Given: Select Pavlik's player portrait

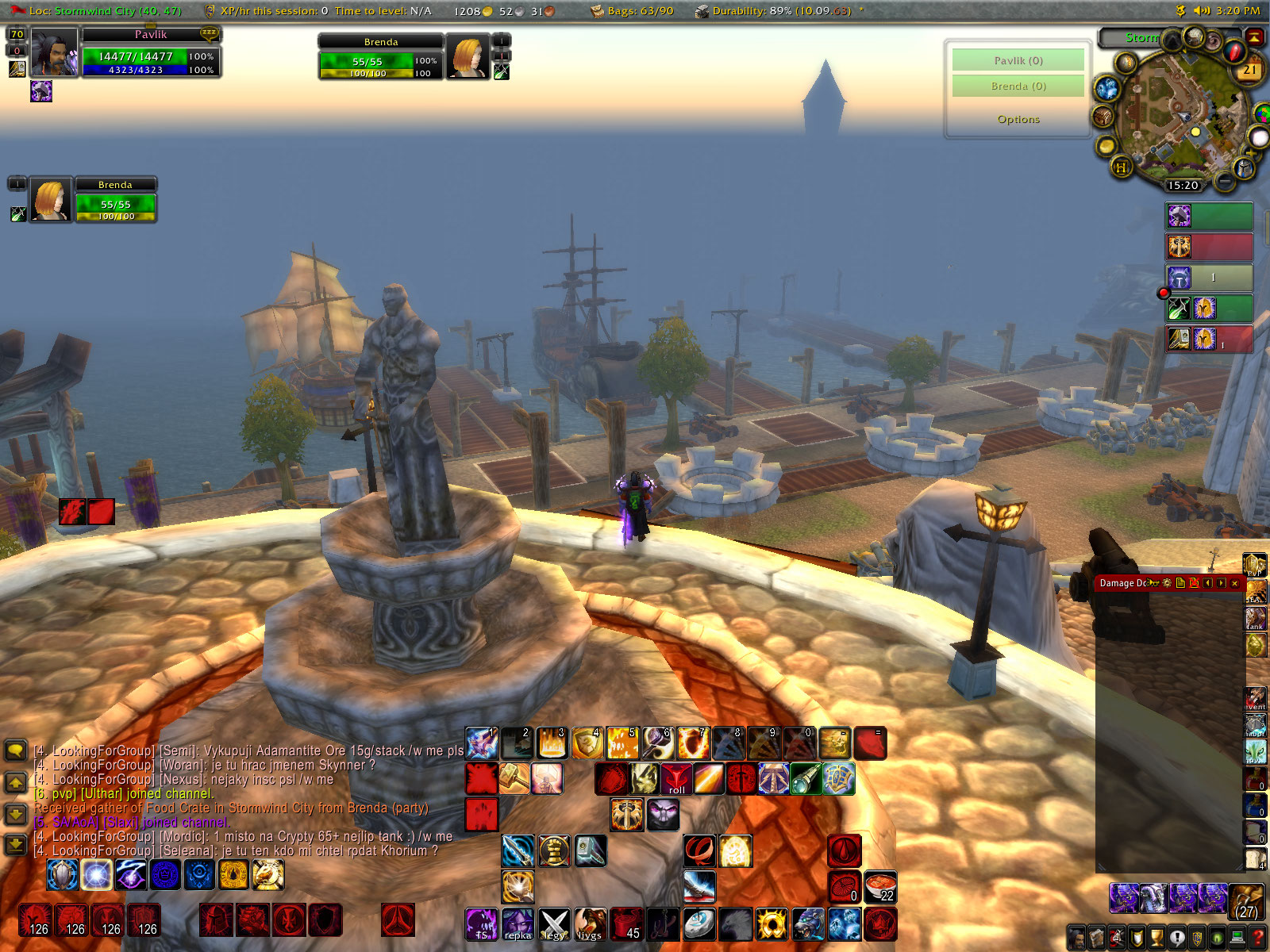Looking at the screenshot, I should pyautogui.click(x=54, y=52).
